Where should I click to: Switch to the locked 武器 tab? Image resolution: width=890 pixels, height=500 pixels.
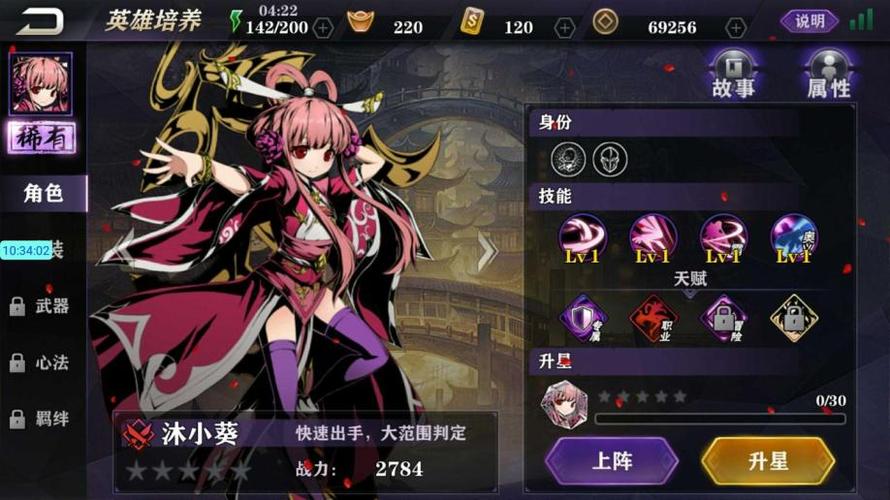coord(44,306)
